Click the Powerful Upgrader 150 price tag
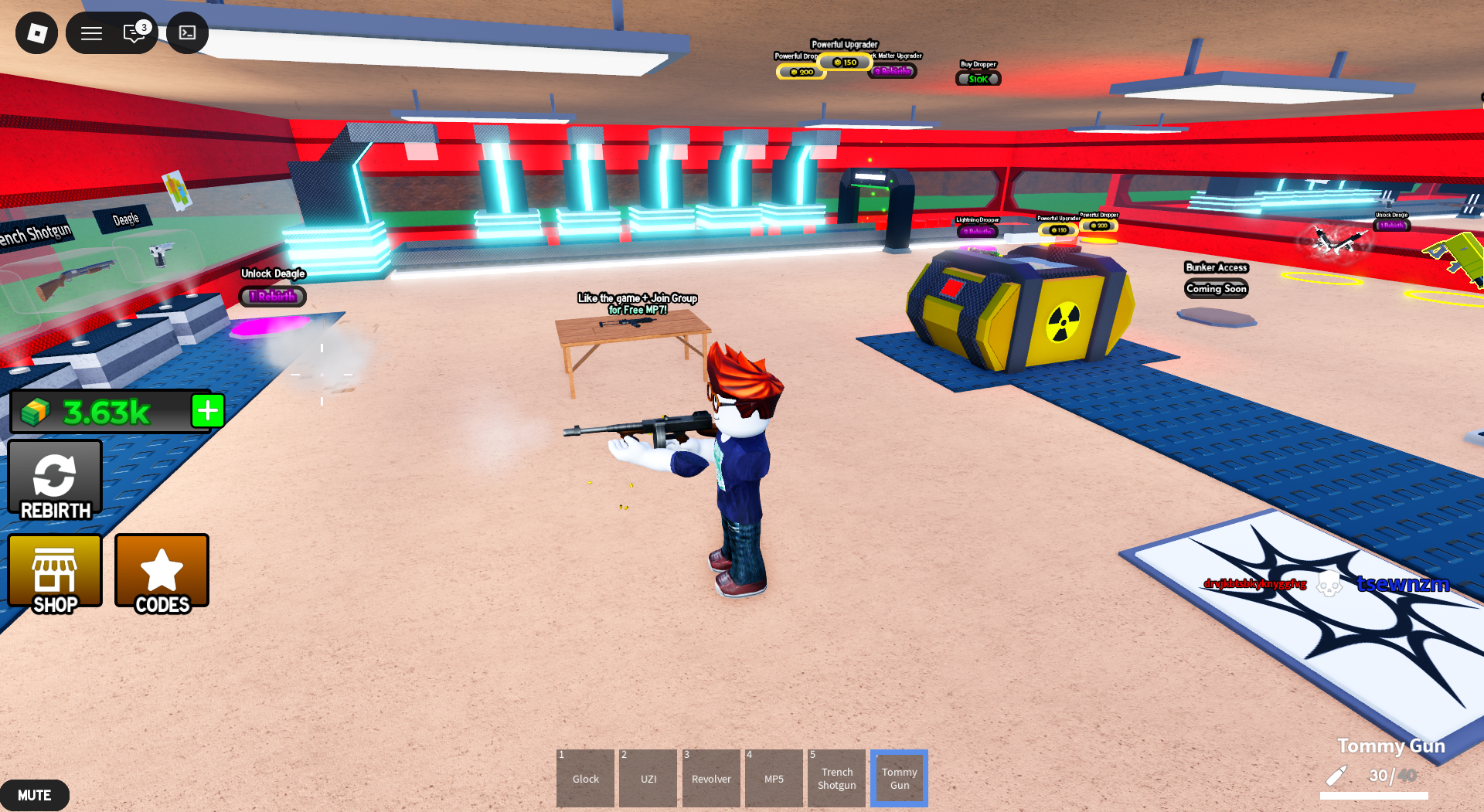1484x812 pixels. click(x=845, y=62)
